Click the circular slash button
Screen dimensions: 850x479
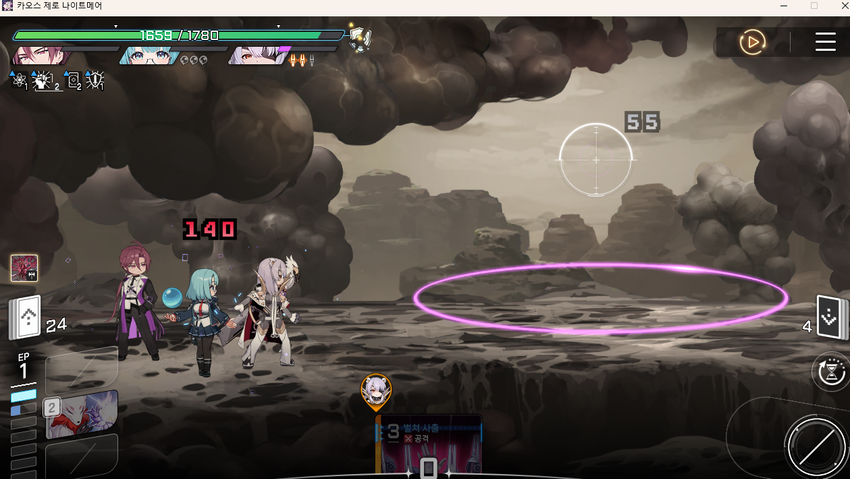[x=815, y=447]
